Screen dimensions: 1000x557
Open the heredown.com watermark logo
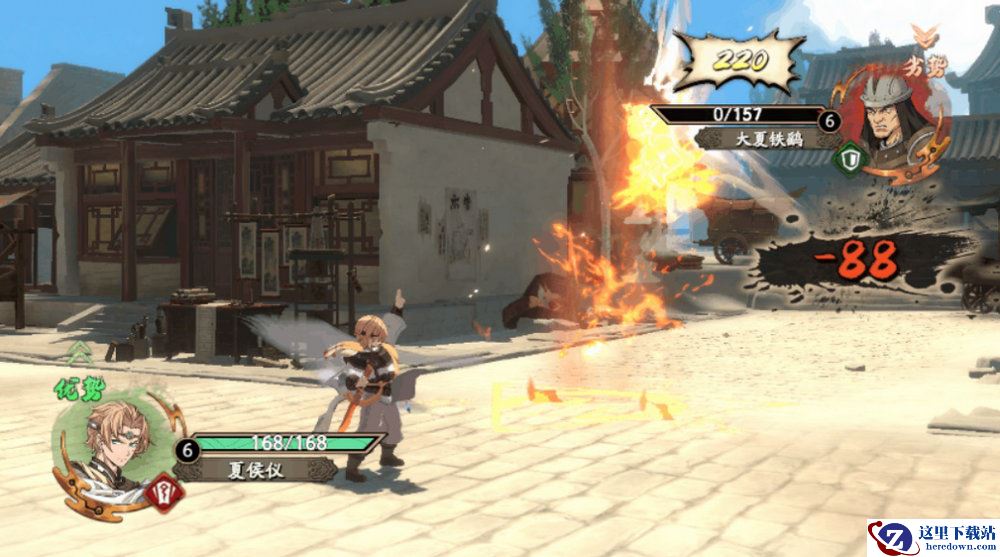point(931,537)
